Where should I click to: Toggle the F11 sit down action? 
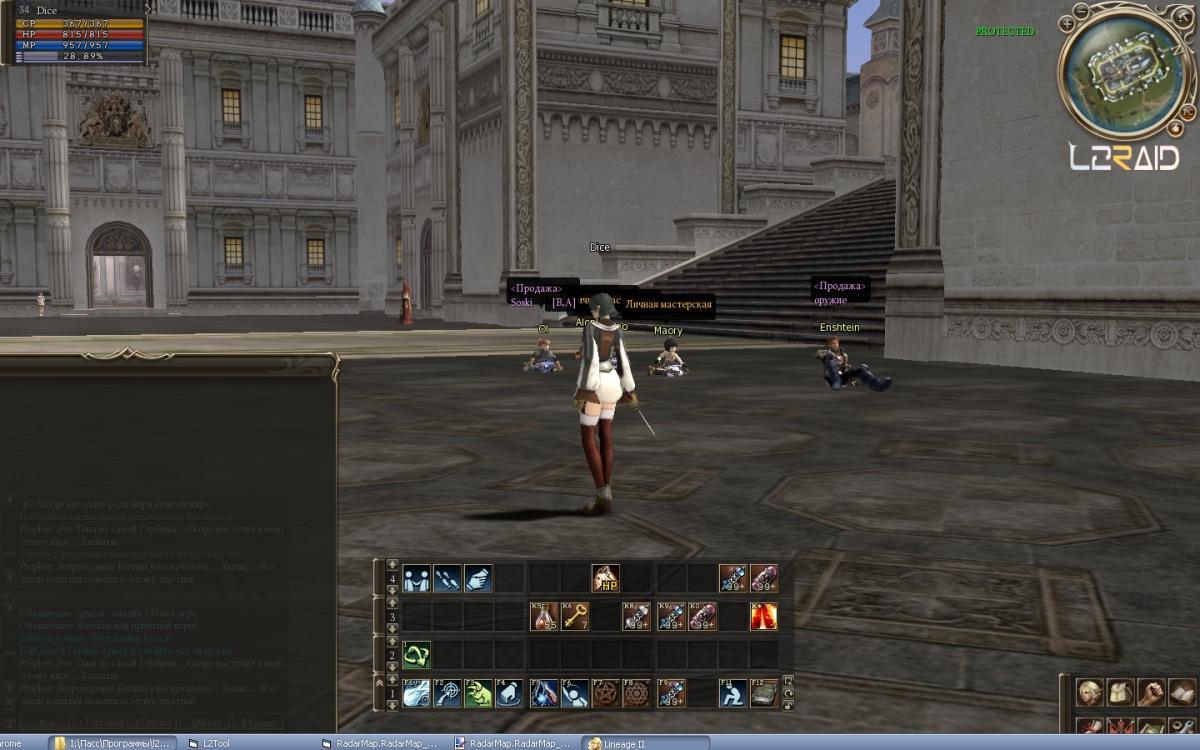point(733,692)
